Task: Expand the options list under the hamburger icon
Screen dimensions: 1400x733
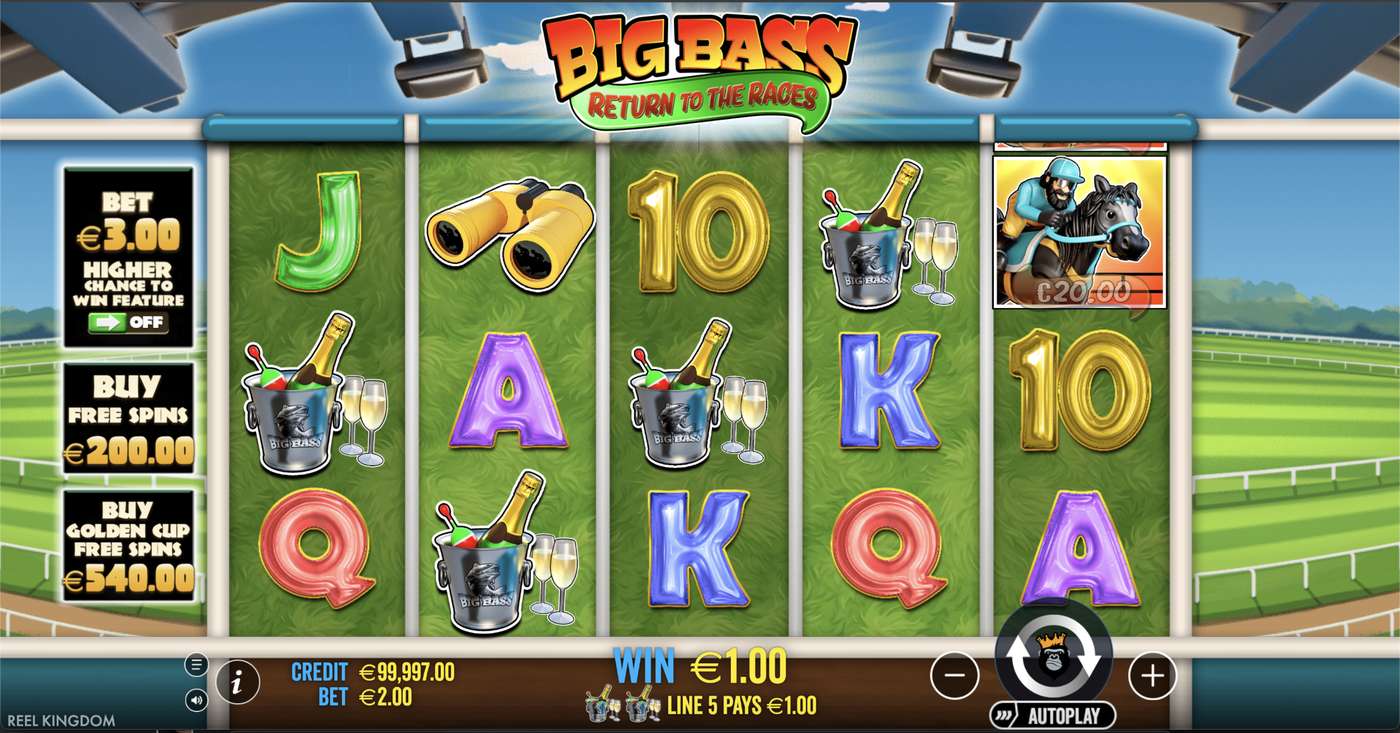Action: click(x=197, y=663)
